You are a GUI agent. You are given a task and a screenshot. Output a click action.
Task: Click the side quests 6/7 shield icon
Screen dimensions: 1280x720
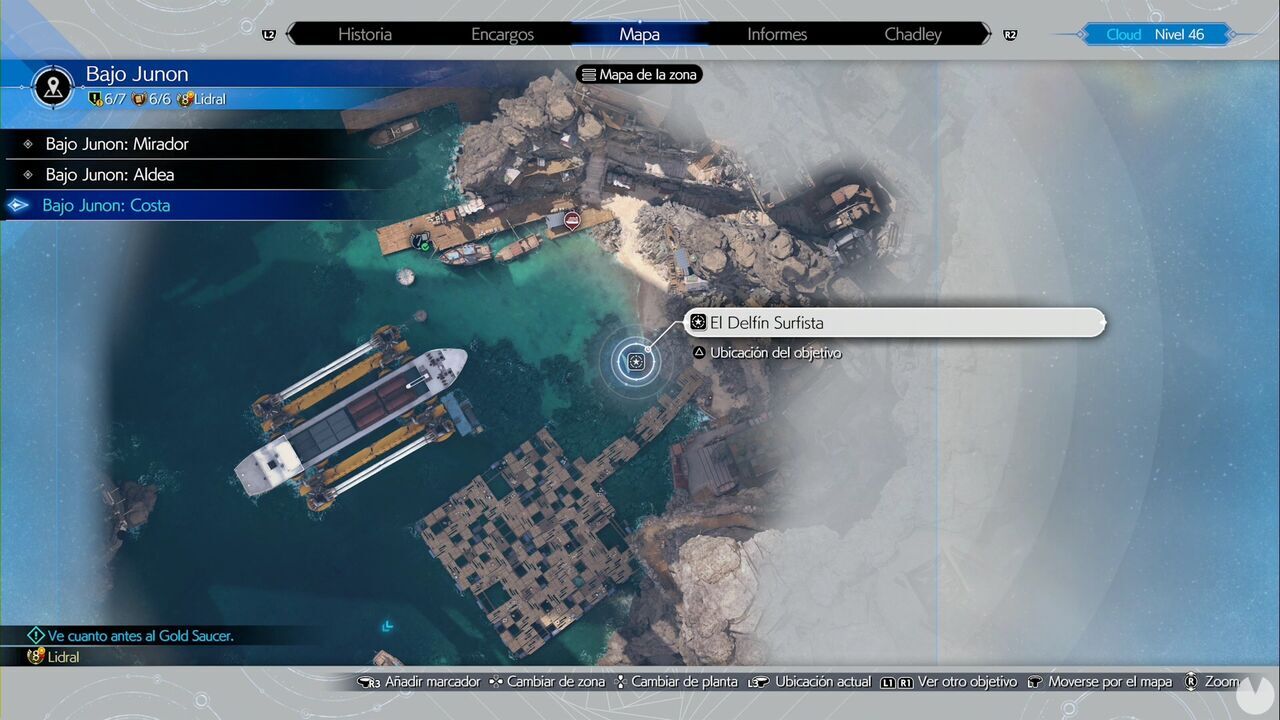click(x=95, y=99)
